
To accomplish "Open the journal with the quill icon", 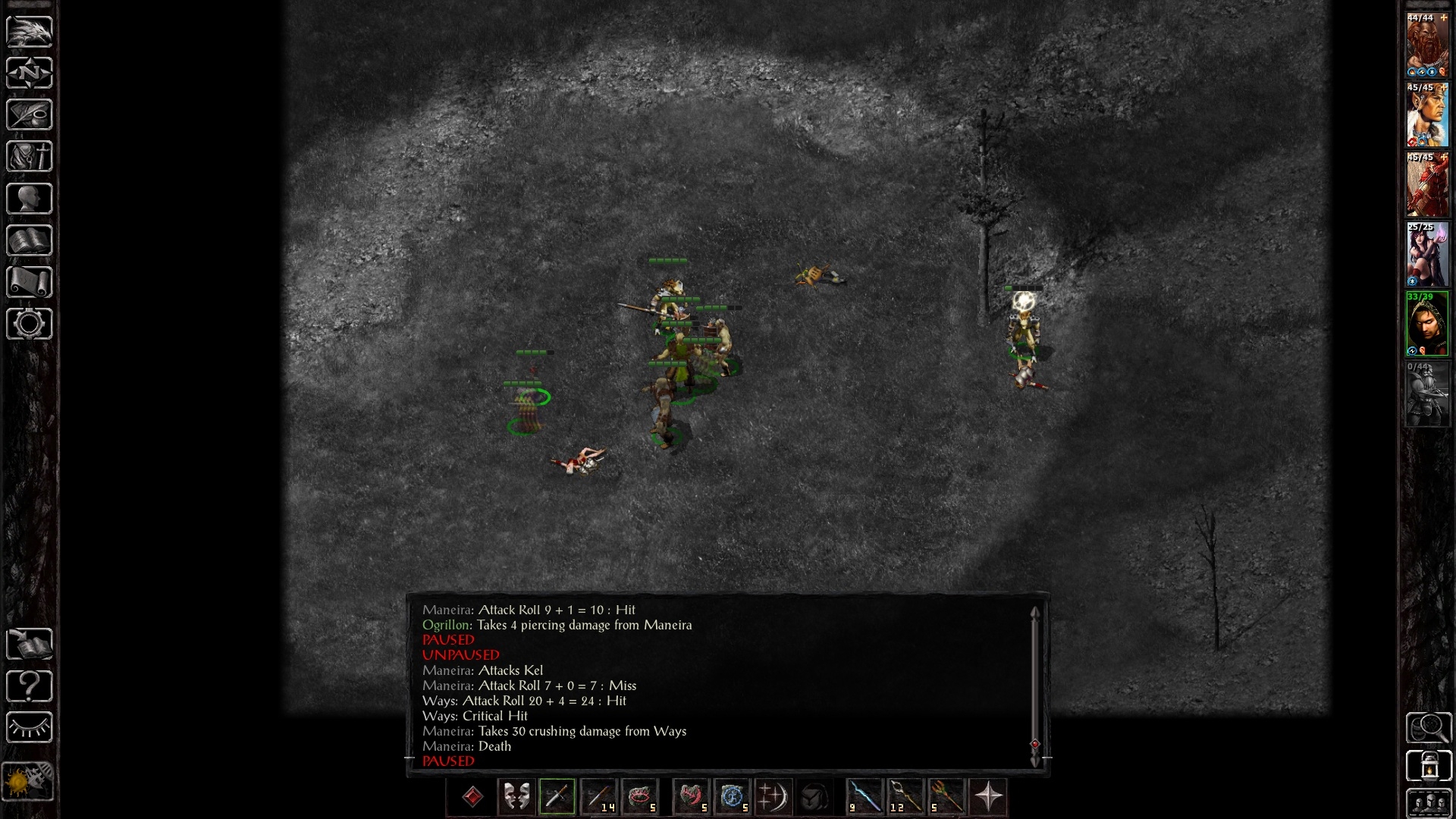I will (x=29, y=115).
